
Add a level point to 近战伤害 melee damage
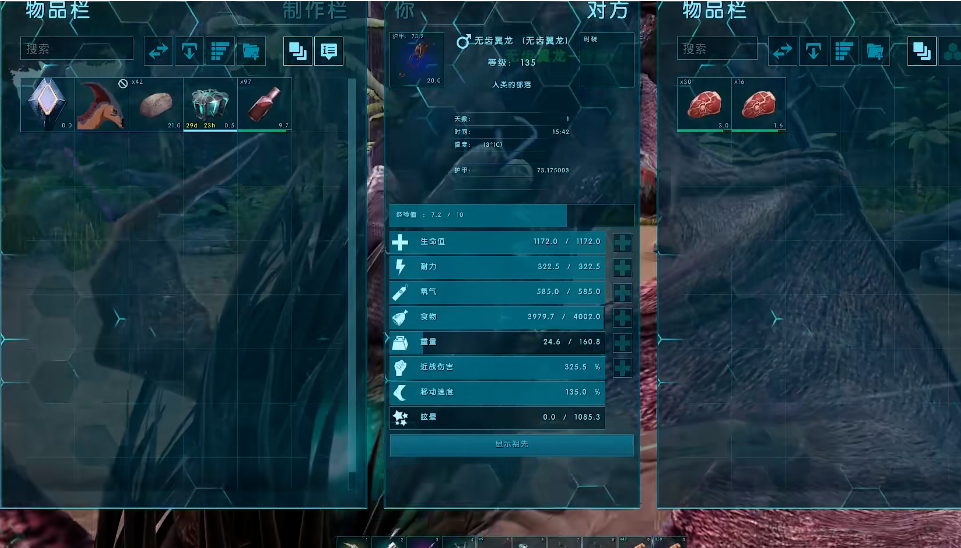pos(622,367)
